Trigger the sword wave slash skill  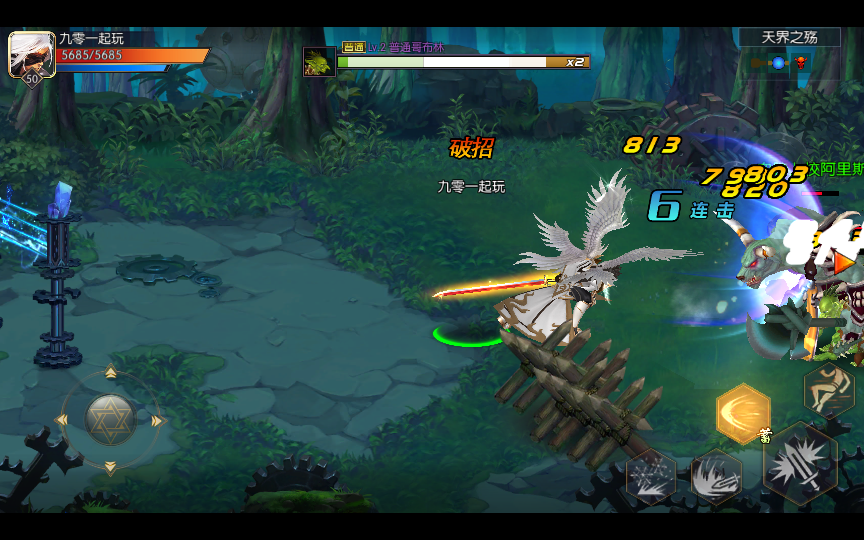click(716, 476)
